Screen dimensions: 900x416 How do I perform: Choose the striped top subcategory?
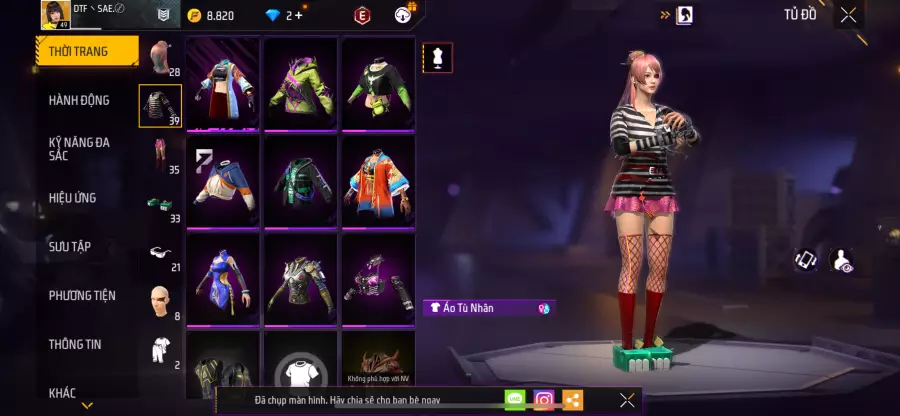[160, 106]
